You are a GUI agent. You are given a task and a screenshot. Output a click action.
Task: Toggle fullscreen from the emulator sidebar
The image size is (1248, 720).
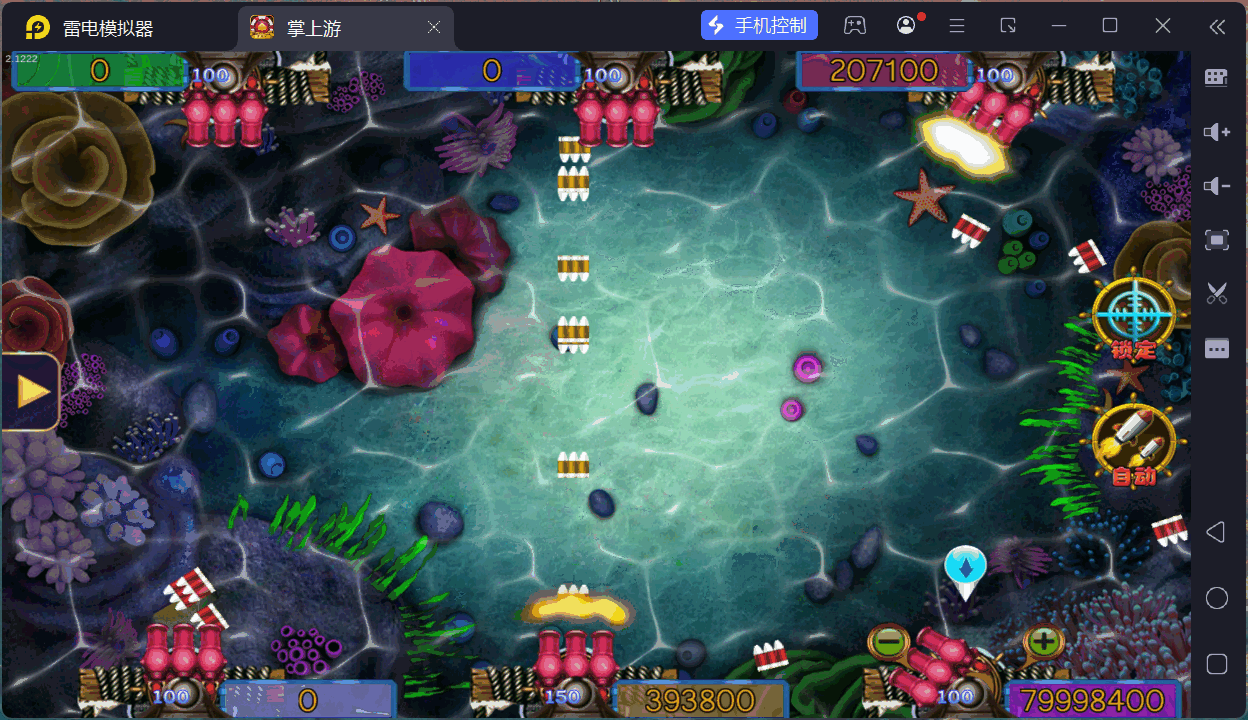[1216, 240]
